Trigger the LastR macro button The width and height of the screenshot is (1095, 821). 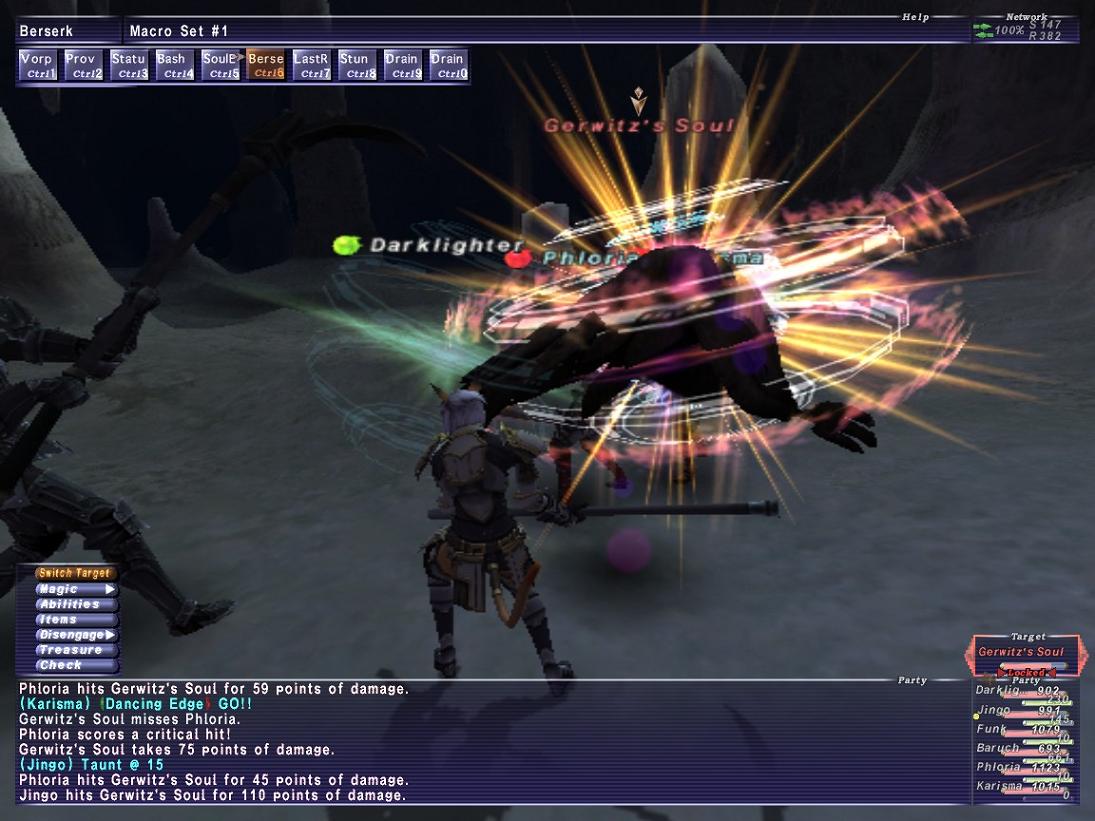pyautogui.click(x=312, y=66)
